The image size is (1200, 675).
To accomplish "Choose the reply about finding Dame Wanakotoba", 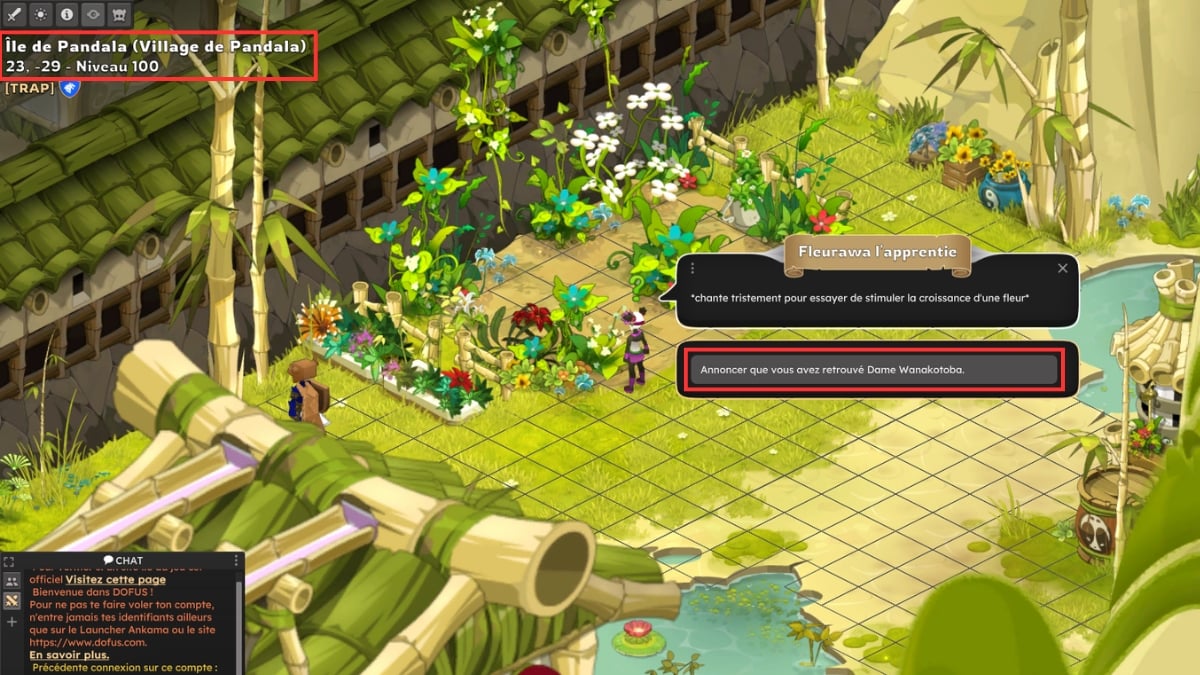I will tap(872, 370).
